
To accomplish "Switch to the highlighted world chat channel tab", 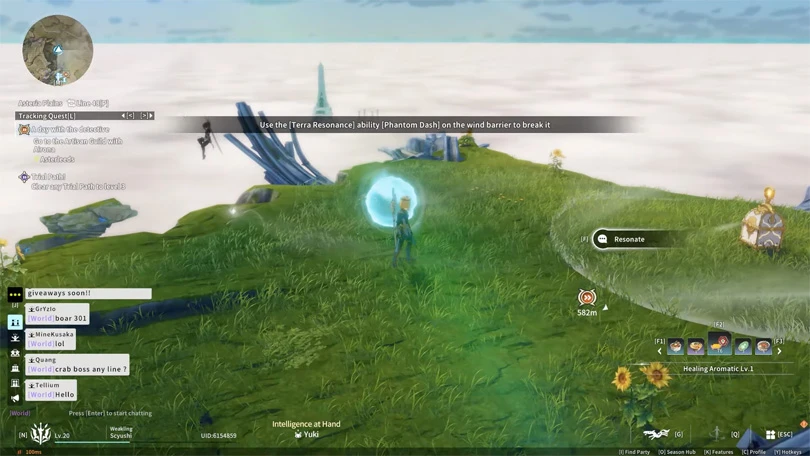I will pos(15,322).
